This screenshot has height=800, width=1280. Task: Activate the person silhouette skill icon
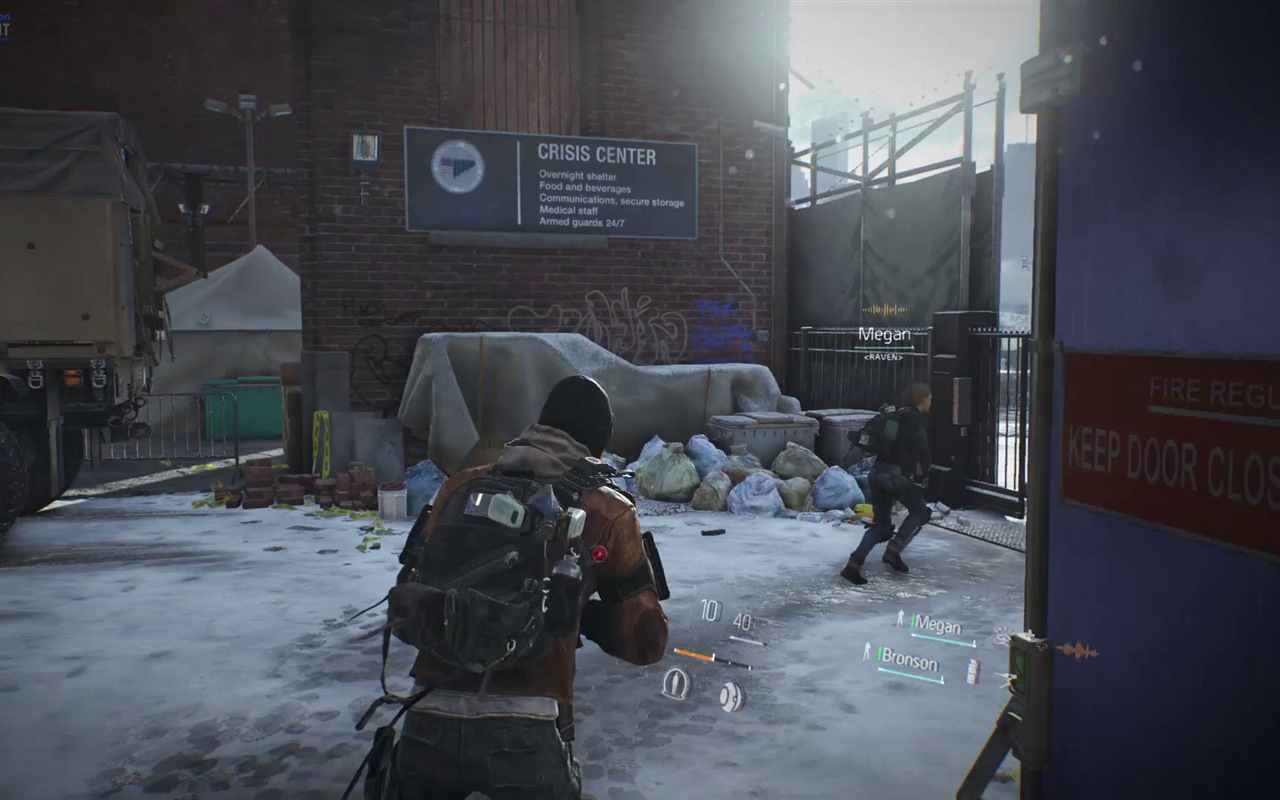[x=676, y=683]
